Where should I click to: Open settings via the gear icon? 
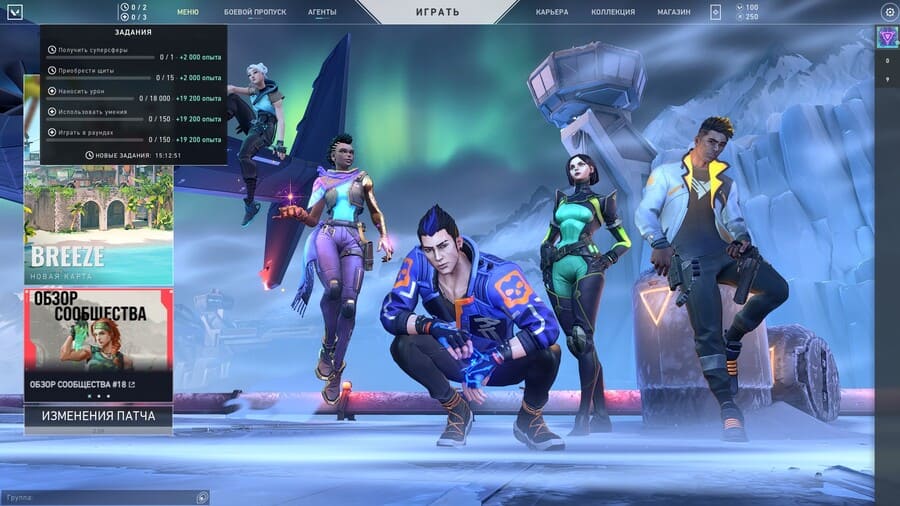889,12
